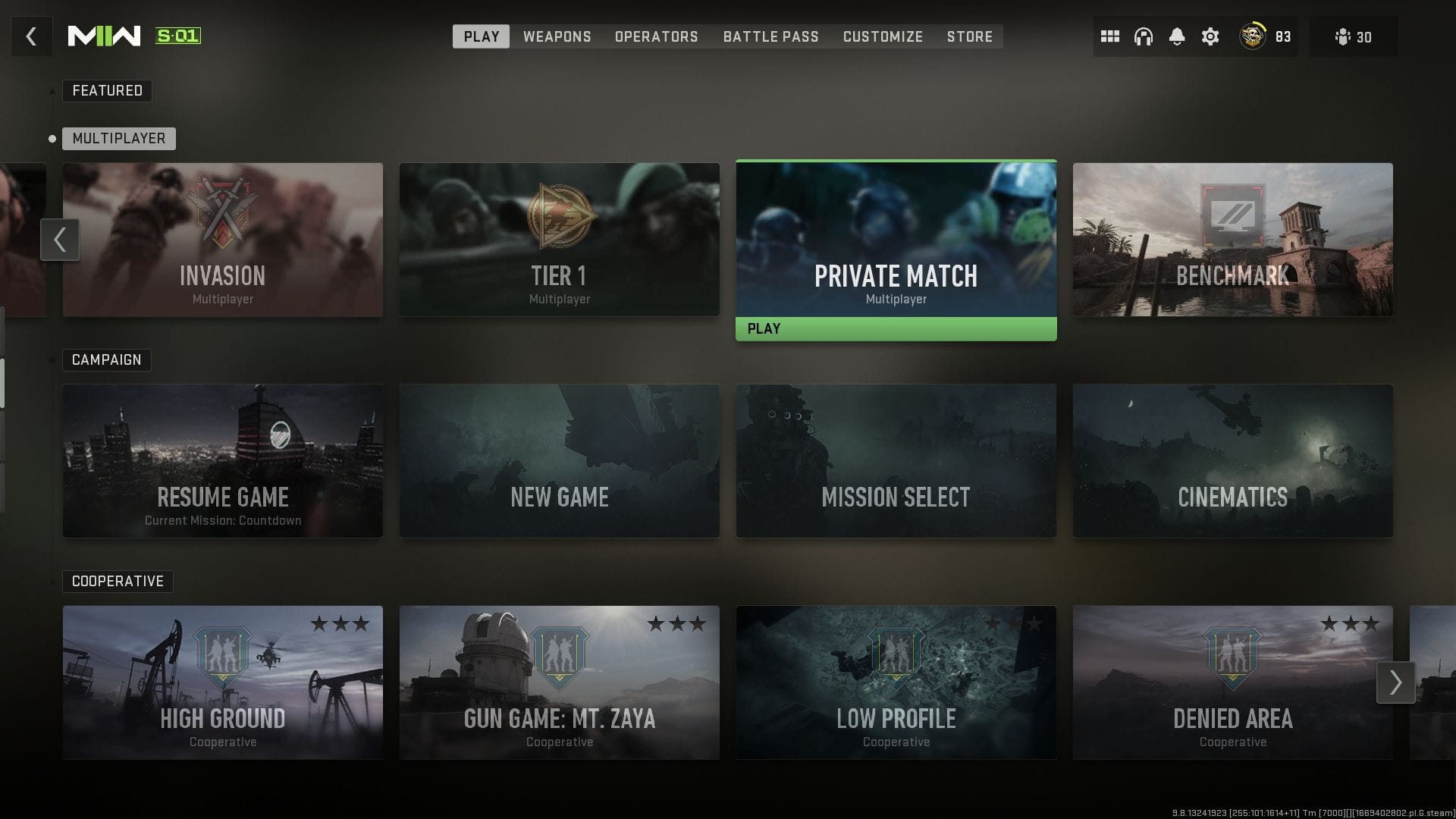Open the voice chat channels headset icon

1142,36
